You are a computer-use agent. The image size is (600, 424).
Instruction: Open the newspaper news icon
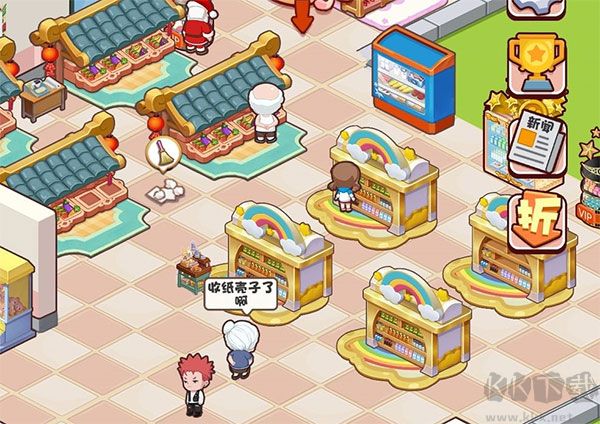pos(532,141)
